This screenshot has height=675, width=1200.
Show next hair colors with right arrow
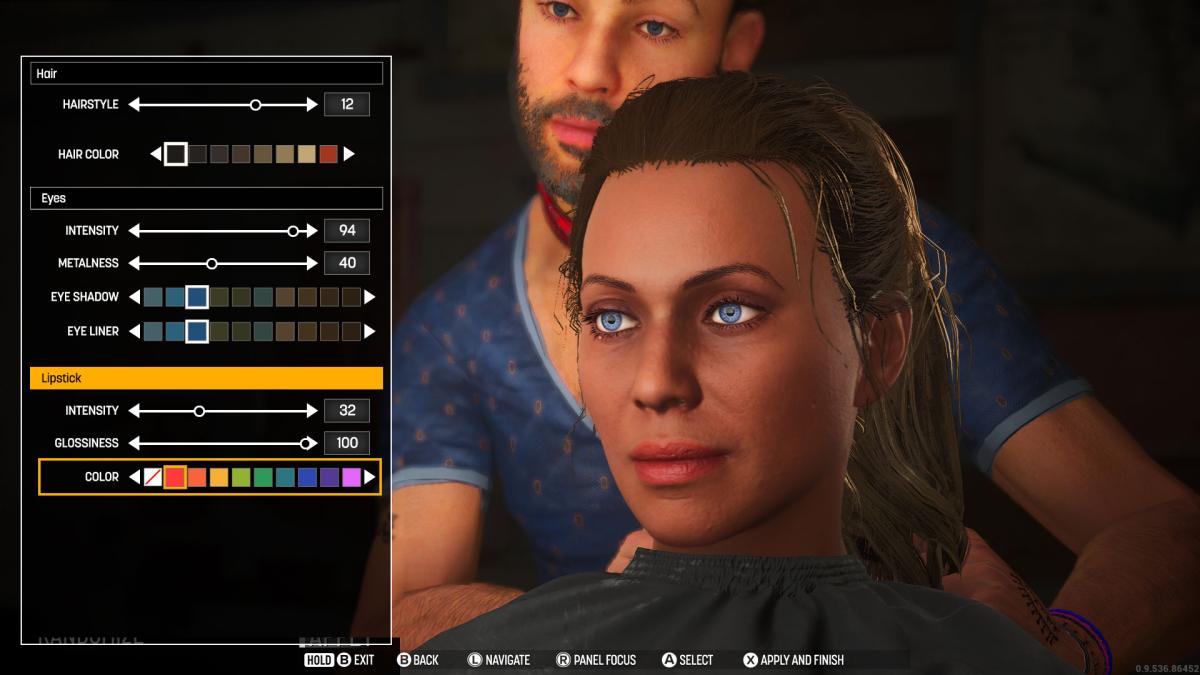point(349,154)
